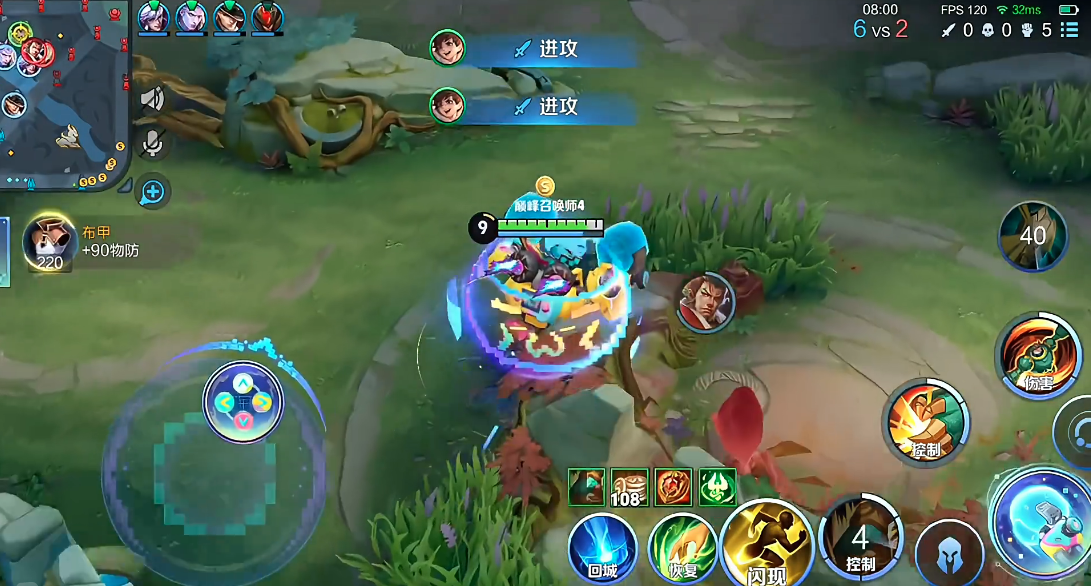Activate the ready 控制 fist skill

coord(925,422)
